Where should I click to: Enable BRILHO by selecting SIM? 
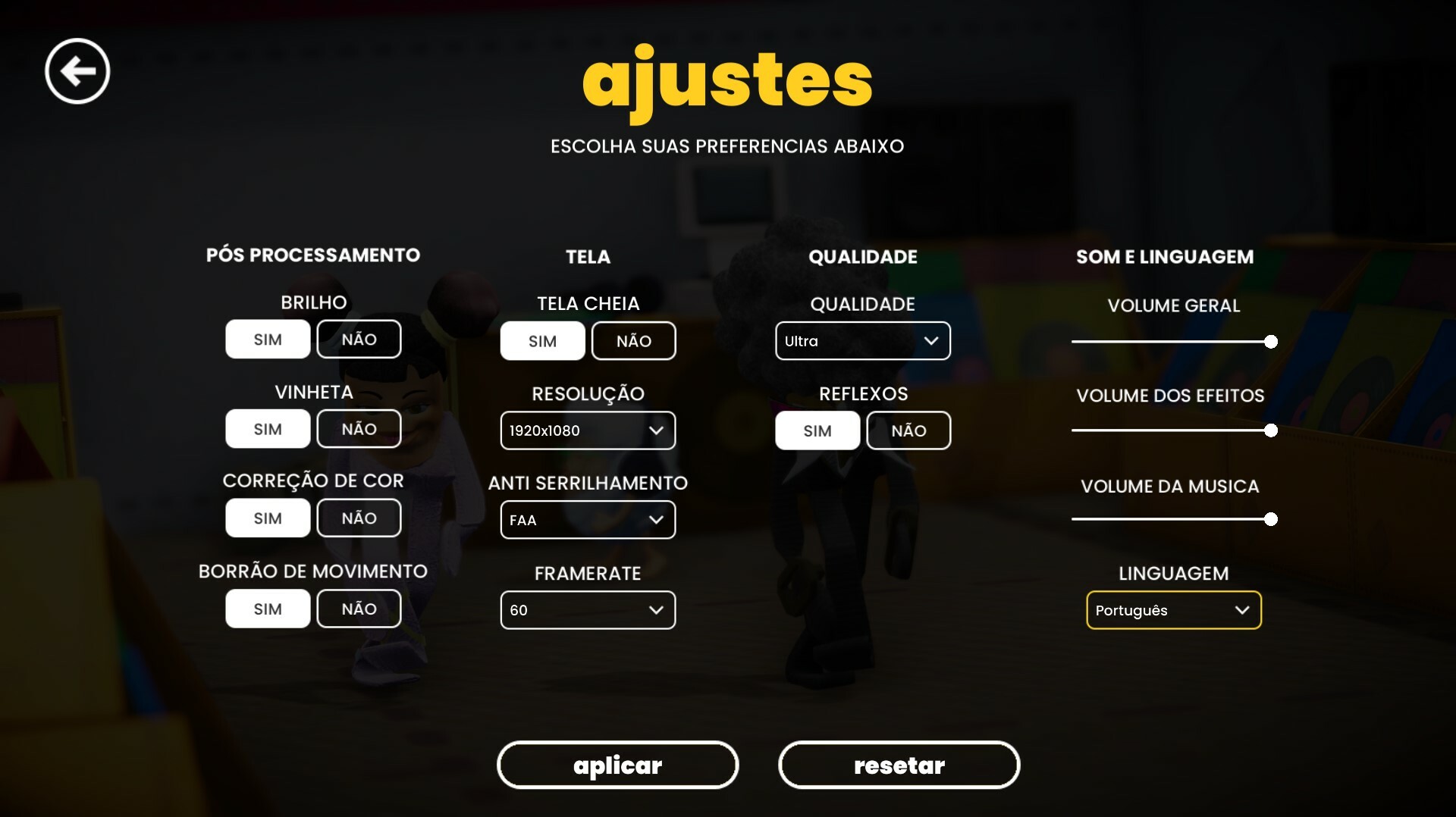(x=267, y=339)
